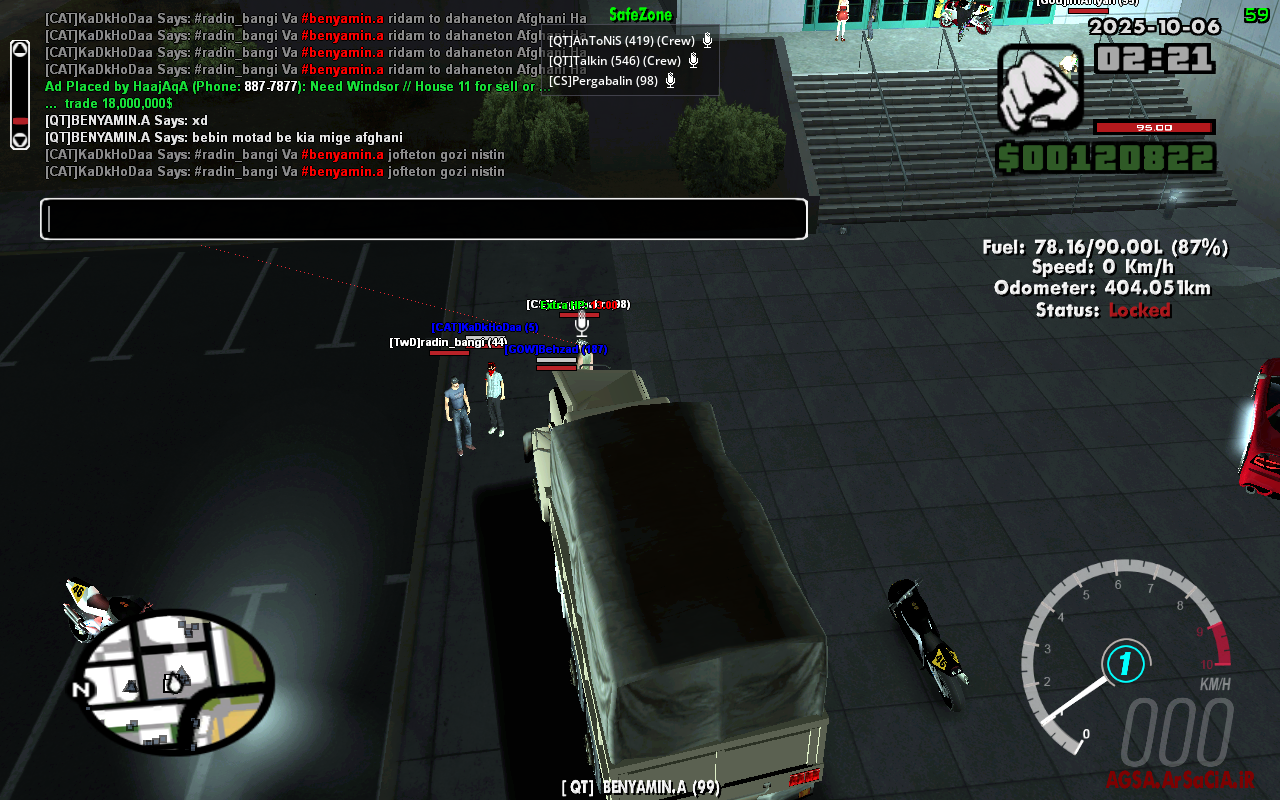Select [CS]Pergabalin in the voice list

603,81
